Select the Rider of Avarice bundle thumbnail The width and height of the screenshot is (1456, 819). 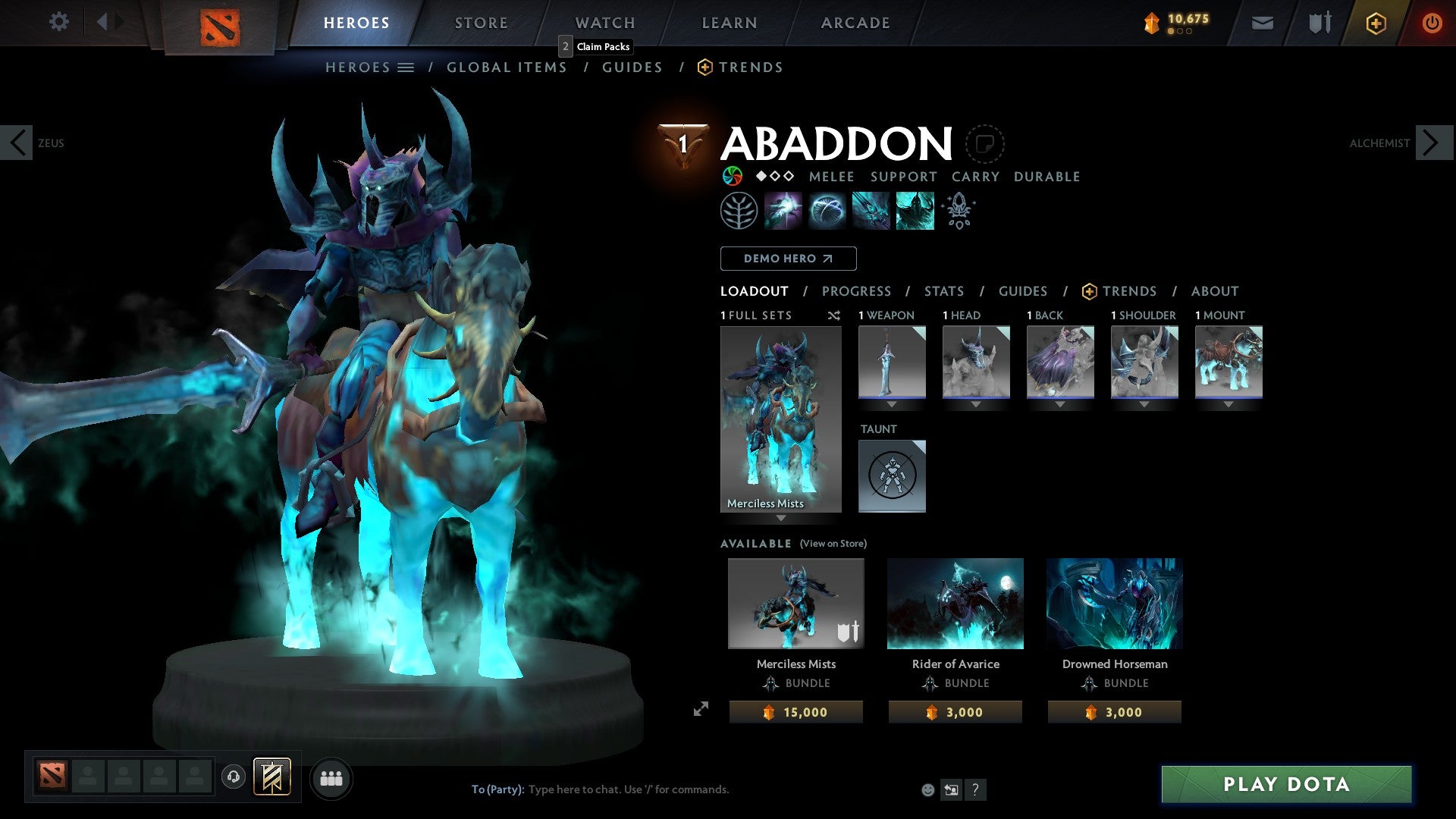(955, 603)
